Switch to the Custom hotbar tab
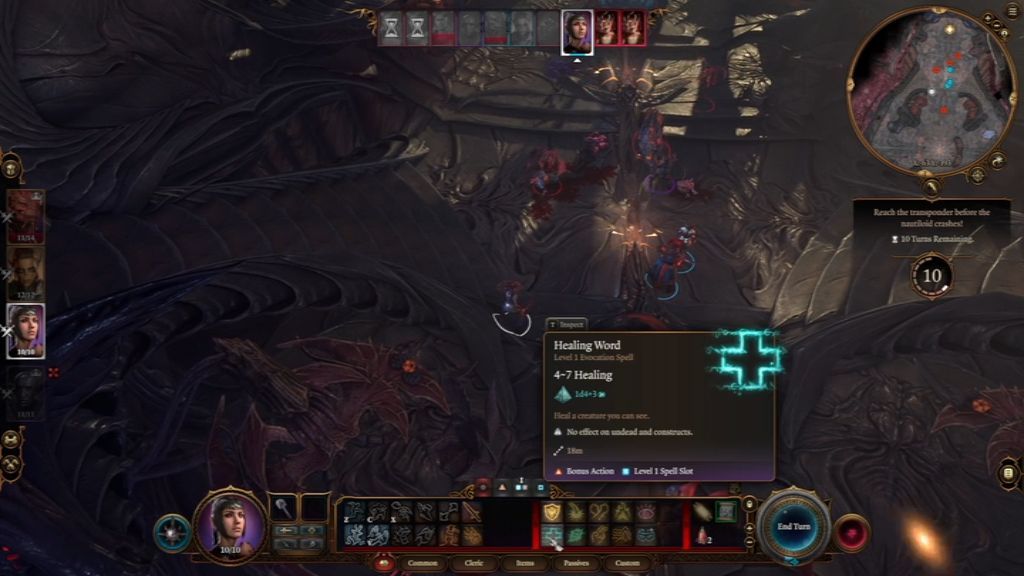 click(x=627, y=563)
